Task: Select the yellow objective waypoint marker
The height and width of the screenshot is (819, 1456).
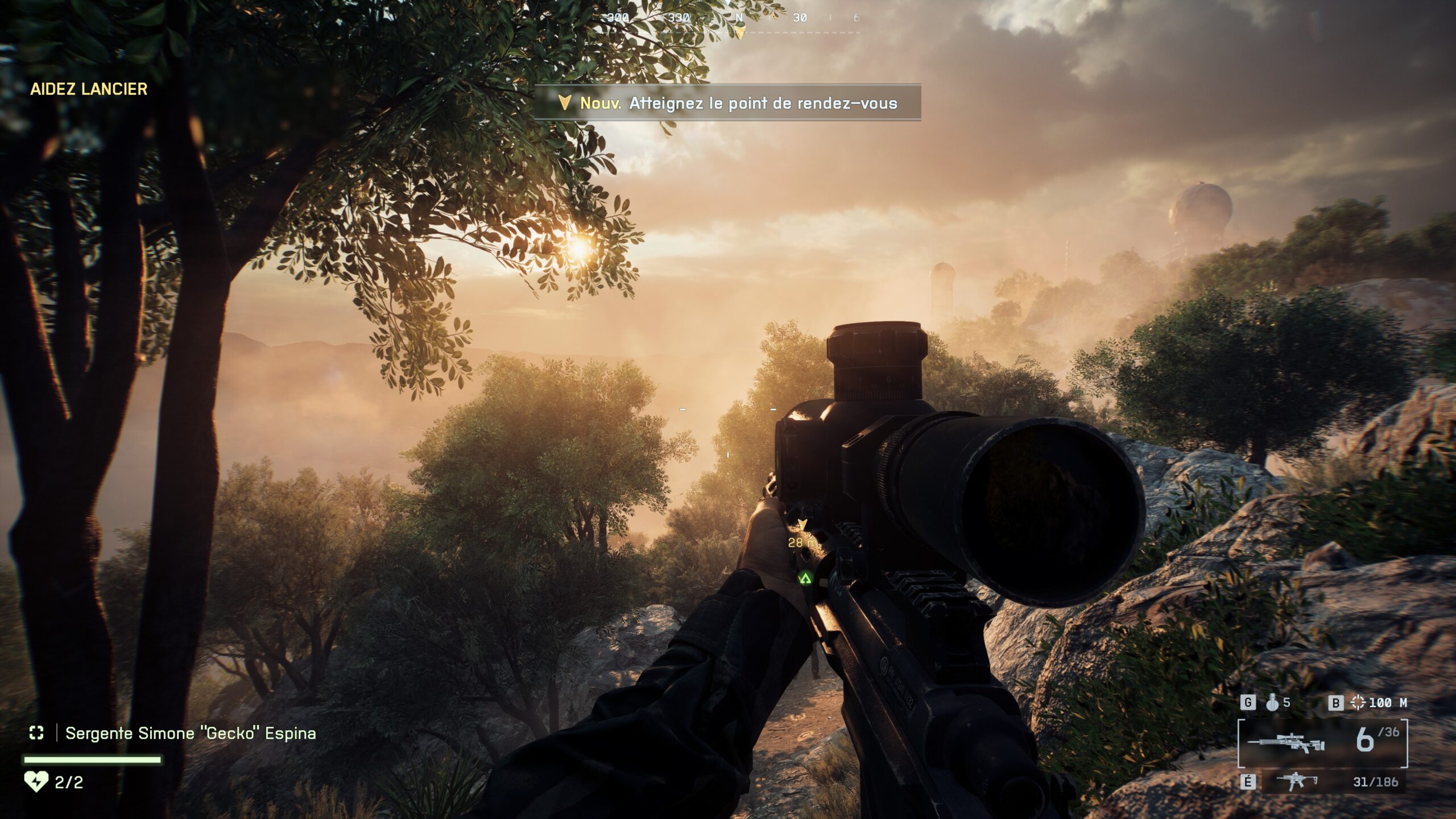Action: click(x=803, y=524)
